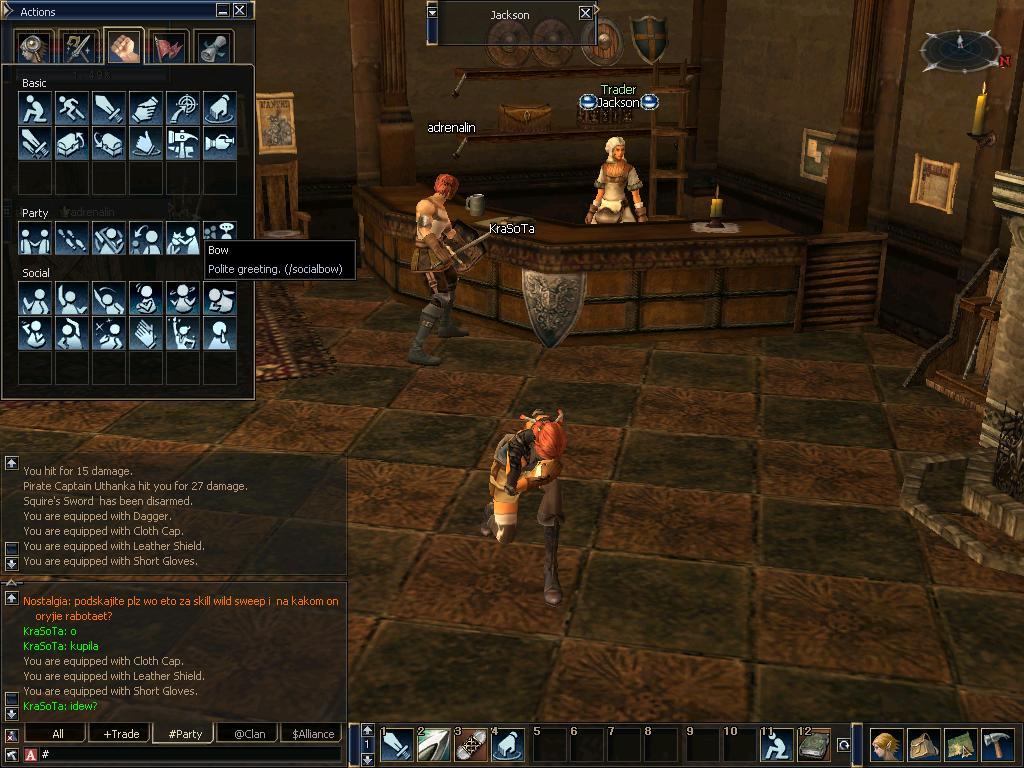Switch chat to the +Trade tab

[121, 734]
